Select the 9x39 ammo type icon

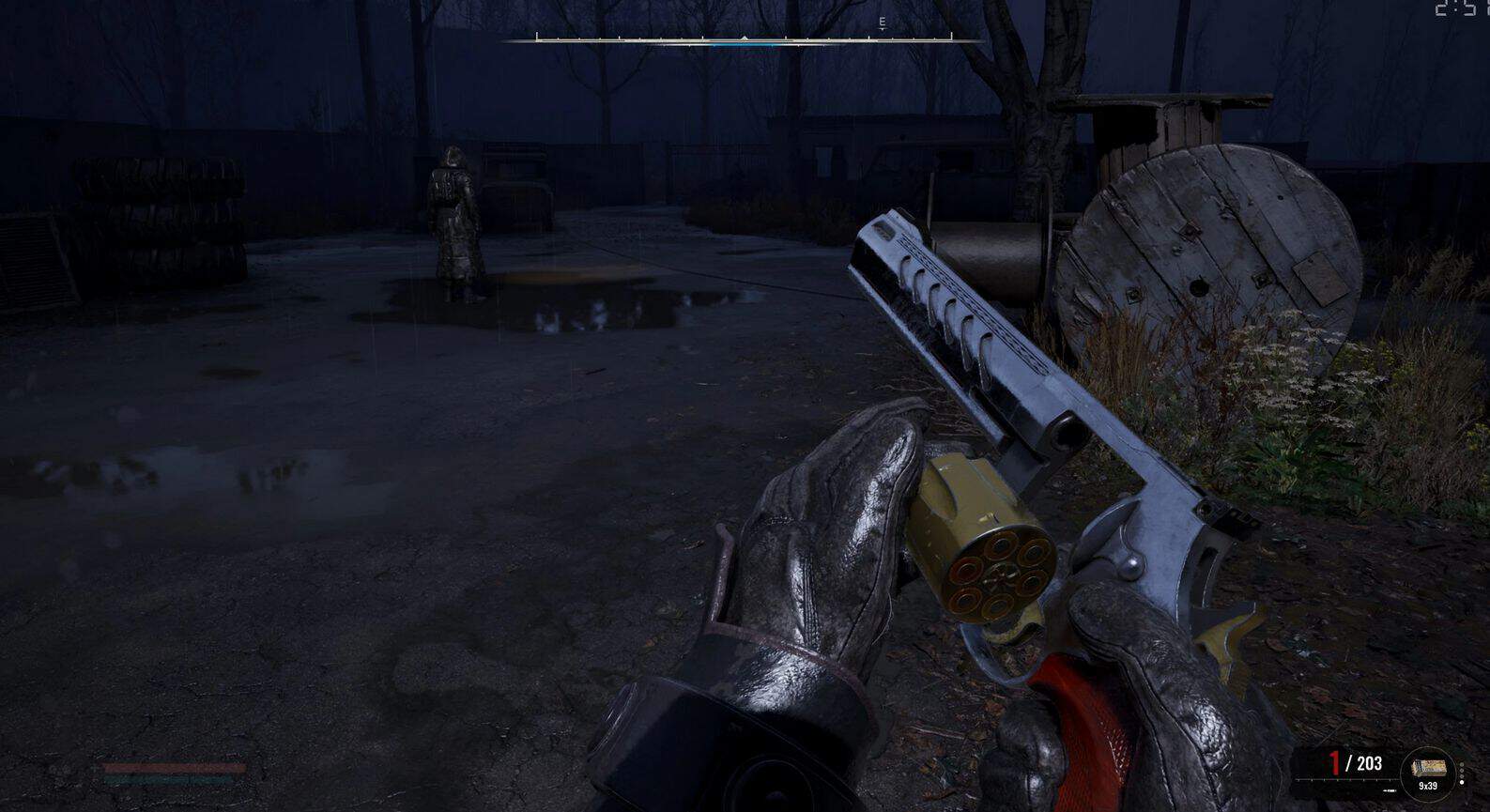tap(1427, 772)
